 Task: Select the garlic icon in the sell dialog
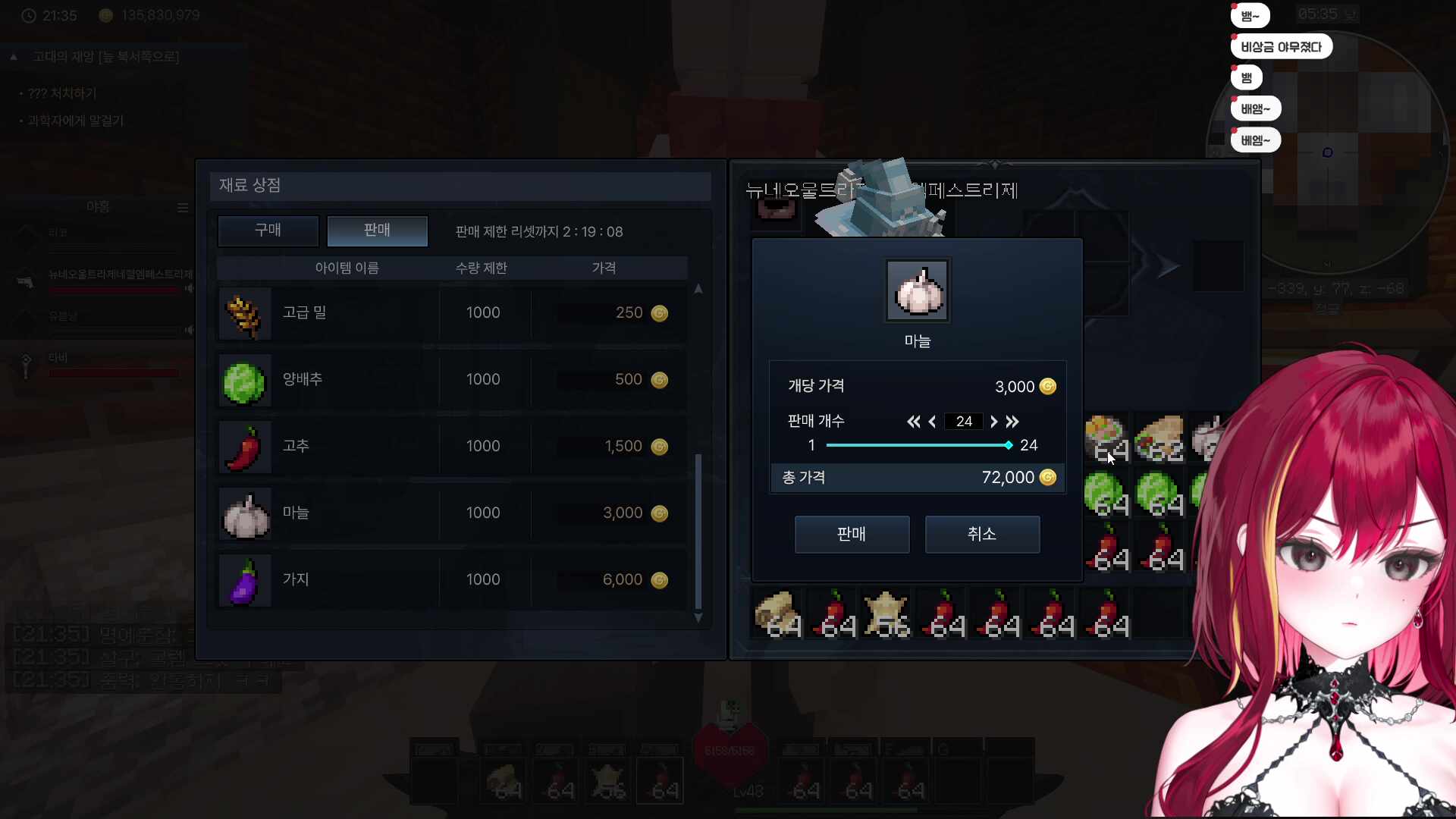[917, 290]
